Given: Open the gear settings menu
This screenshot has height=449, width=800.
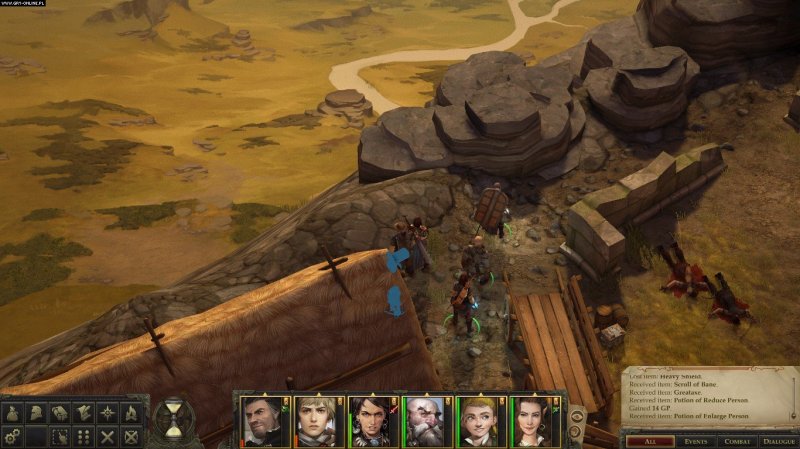Looking at the screenshot, I should 13,436.
